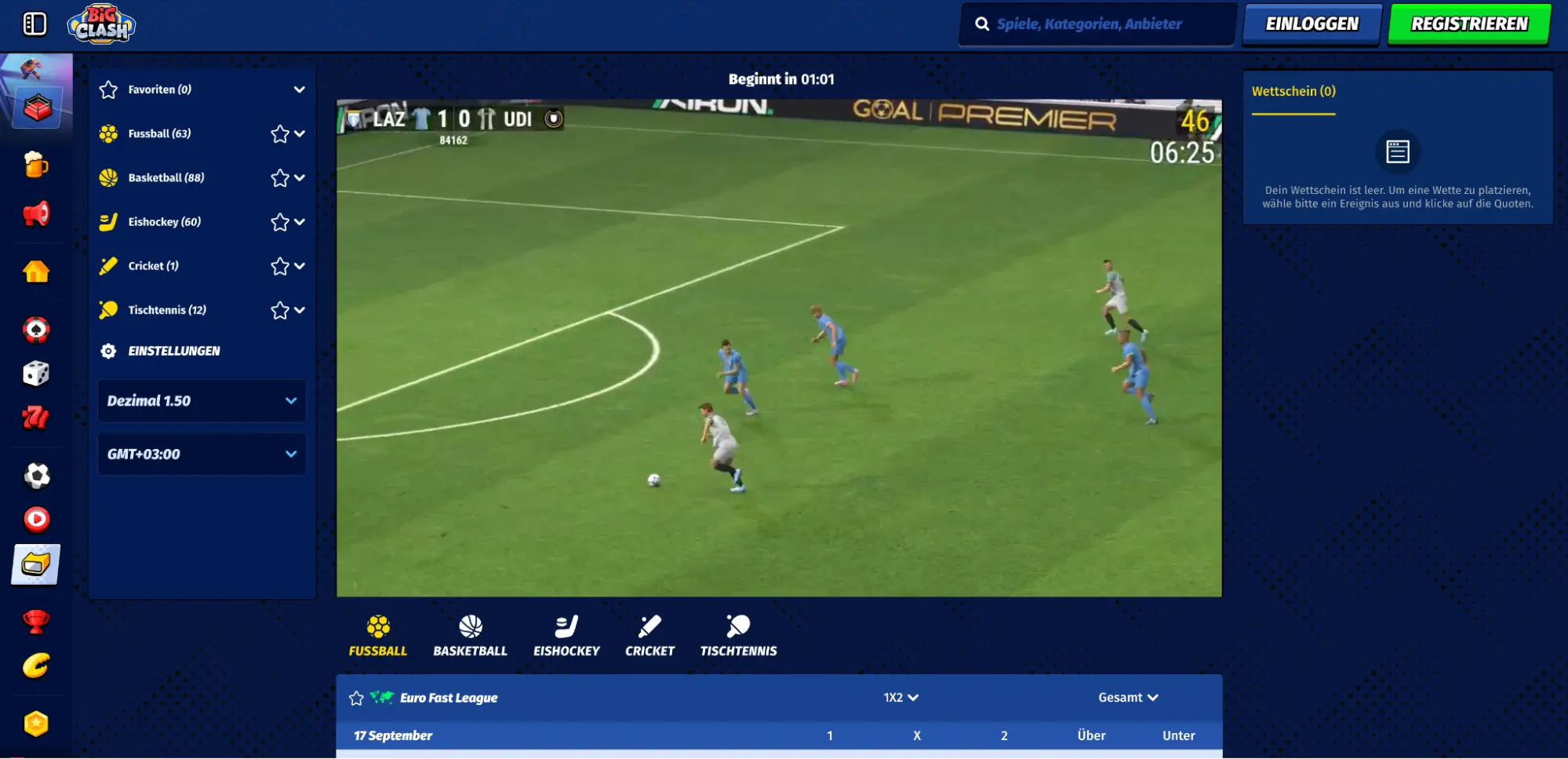Open the GMT+03:00 timezone dropdown

point(201,454)
